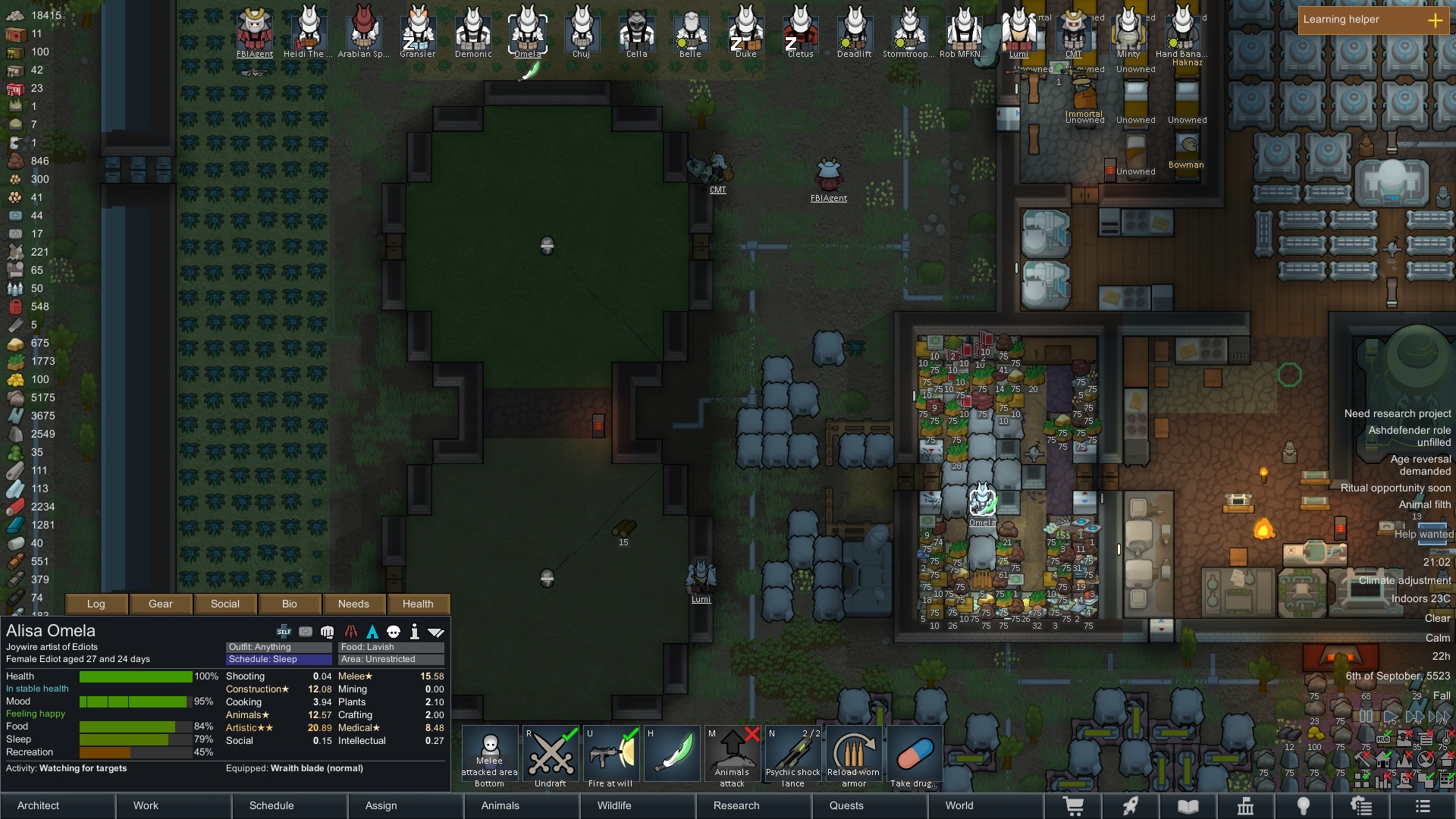Open the Take drug command
1456x819 pixels.
[915, 757]
